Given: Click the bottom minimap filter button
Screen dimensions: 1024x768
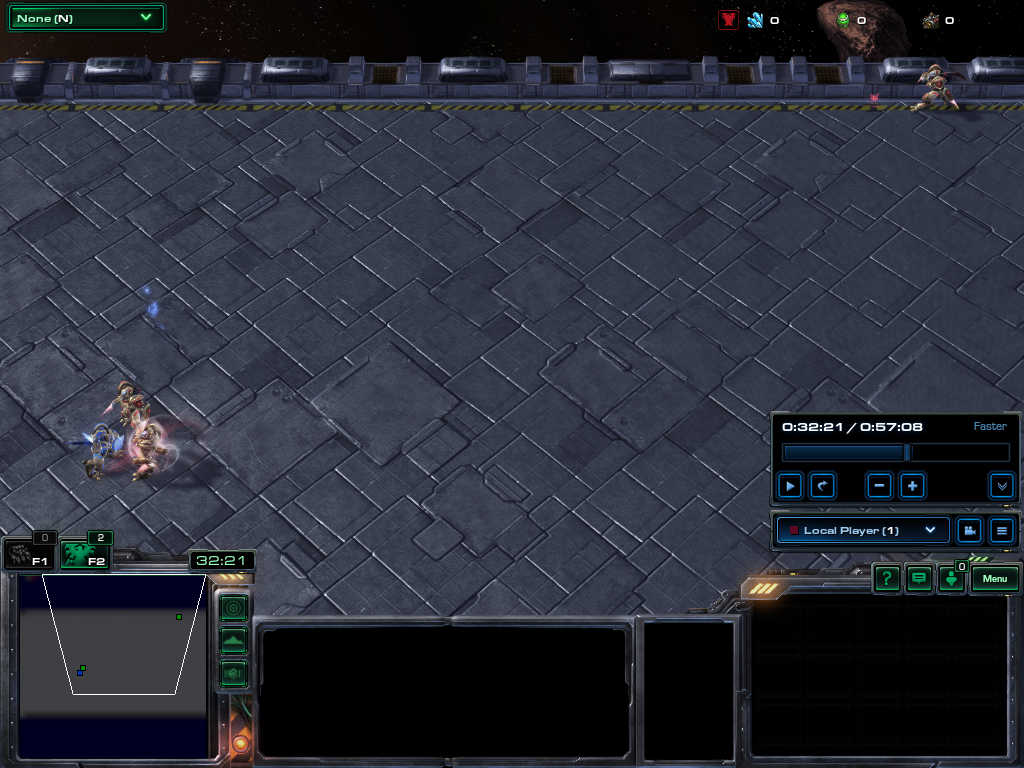Looking at the screenshot, I should [233, 673].
